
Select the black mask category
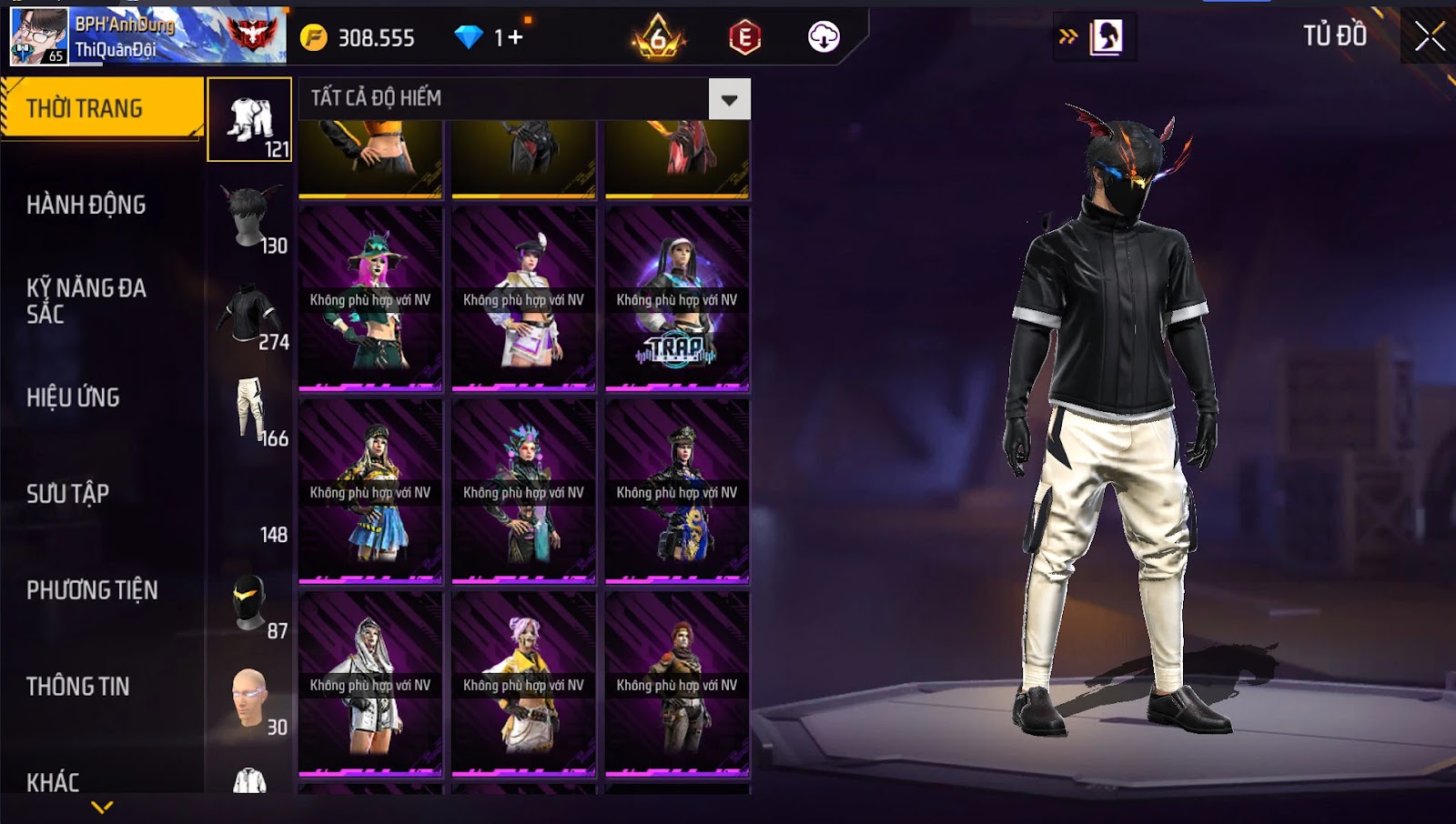pos(250,602)
